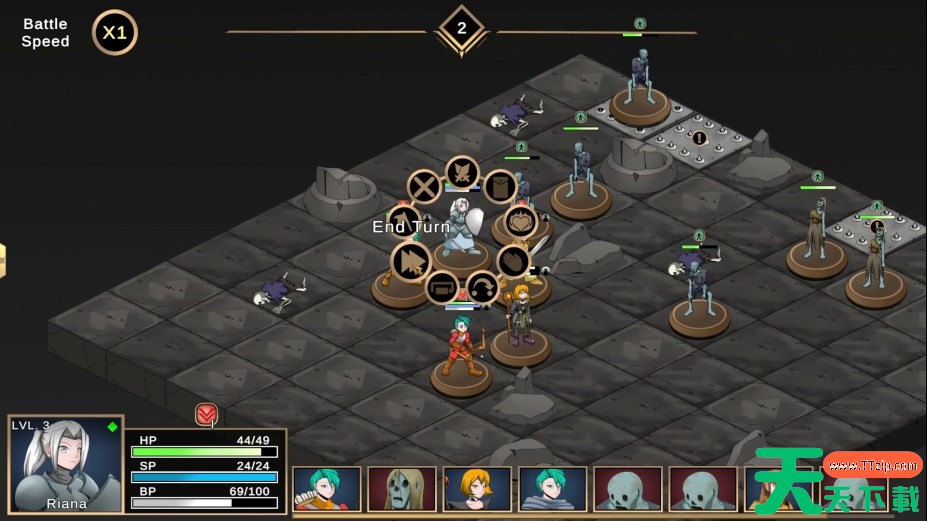Use the open hand interact action
The width and height of the screenshot is (927, 521).
pos(513,261)
